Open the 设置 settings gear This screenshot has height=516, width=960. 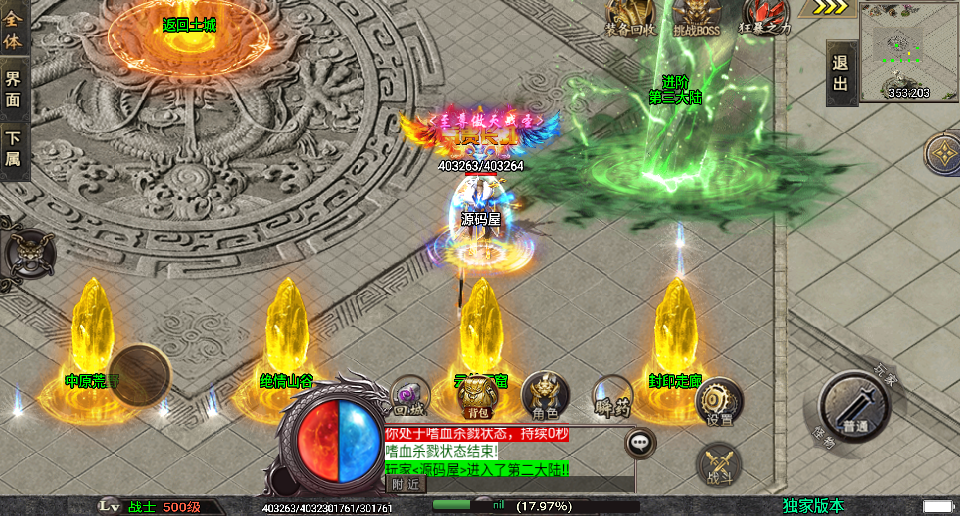719,401
